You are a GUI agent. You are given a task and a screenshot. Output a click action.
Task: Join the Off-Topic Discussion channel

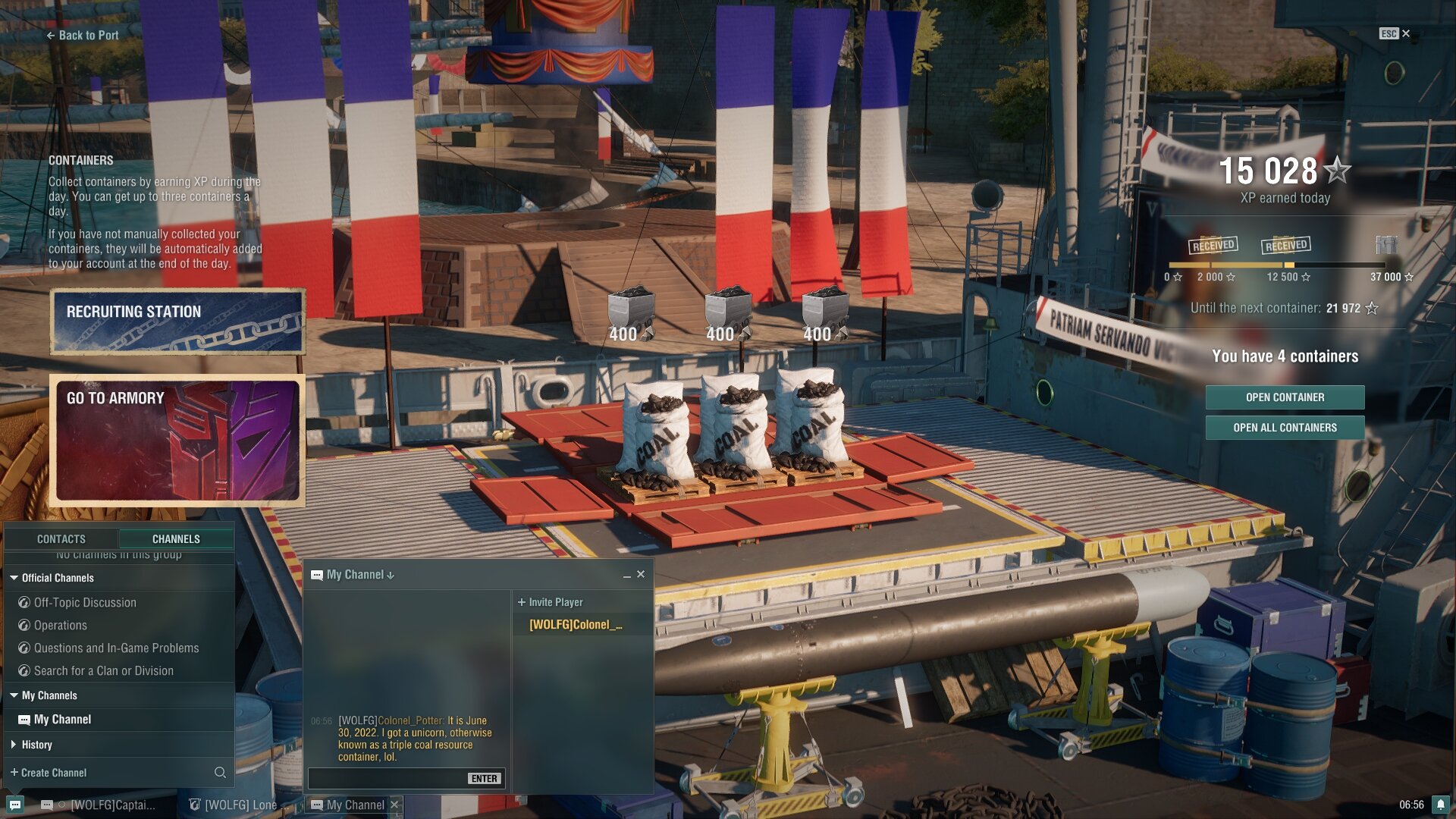pyautogui.click(x=85, y=603)
